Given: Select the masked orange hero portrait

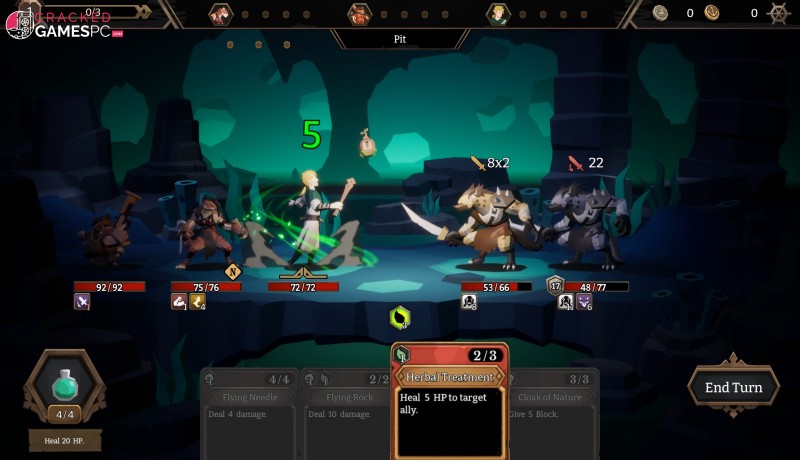Looking at the screenshot, I should tap(359, 13).
